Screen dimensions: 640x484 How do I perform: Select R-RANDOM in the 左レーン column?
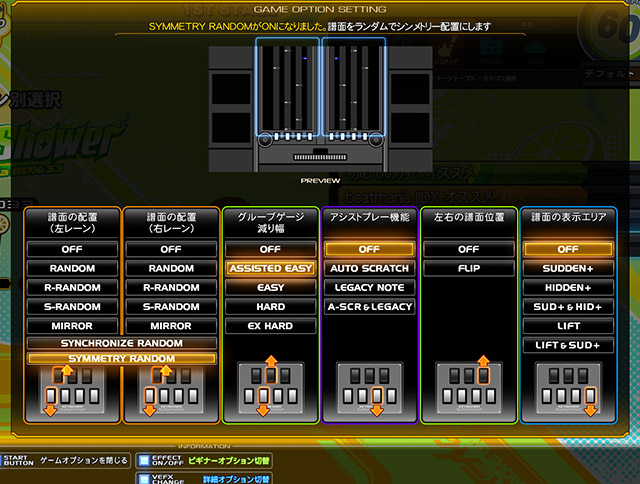[x=72, y=287]
